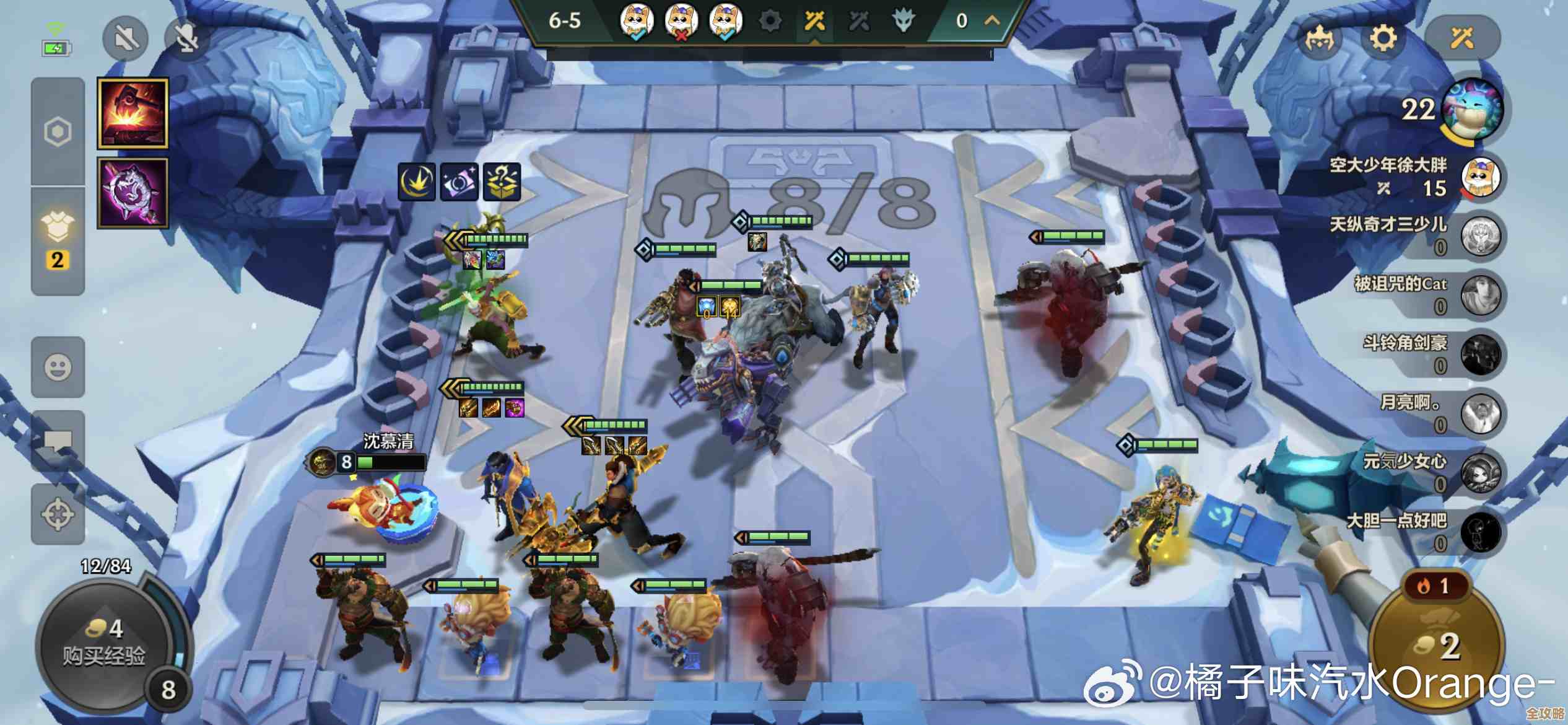Expand the stage tracker arrow
1568x725 pixels.
[992, 20]
